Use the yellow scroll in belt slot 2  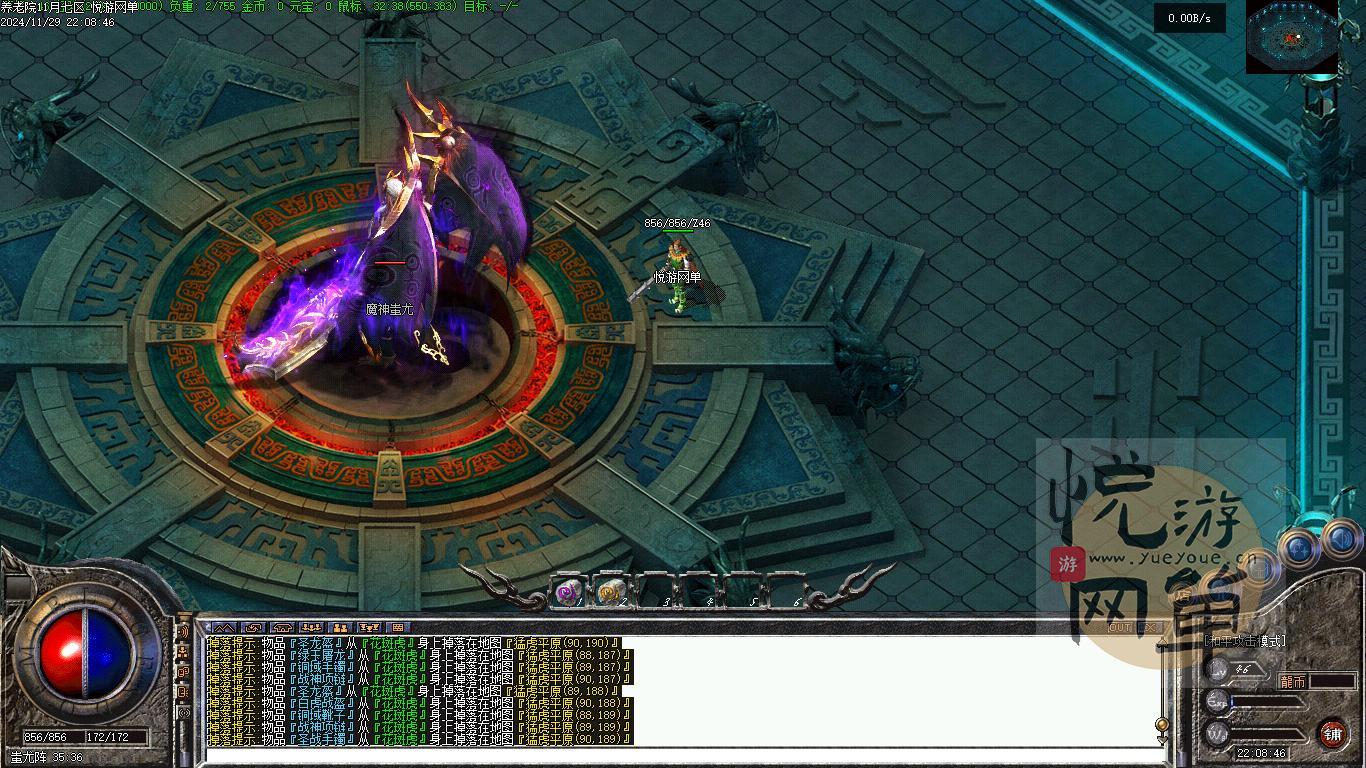[x=611, y=593]
